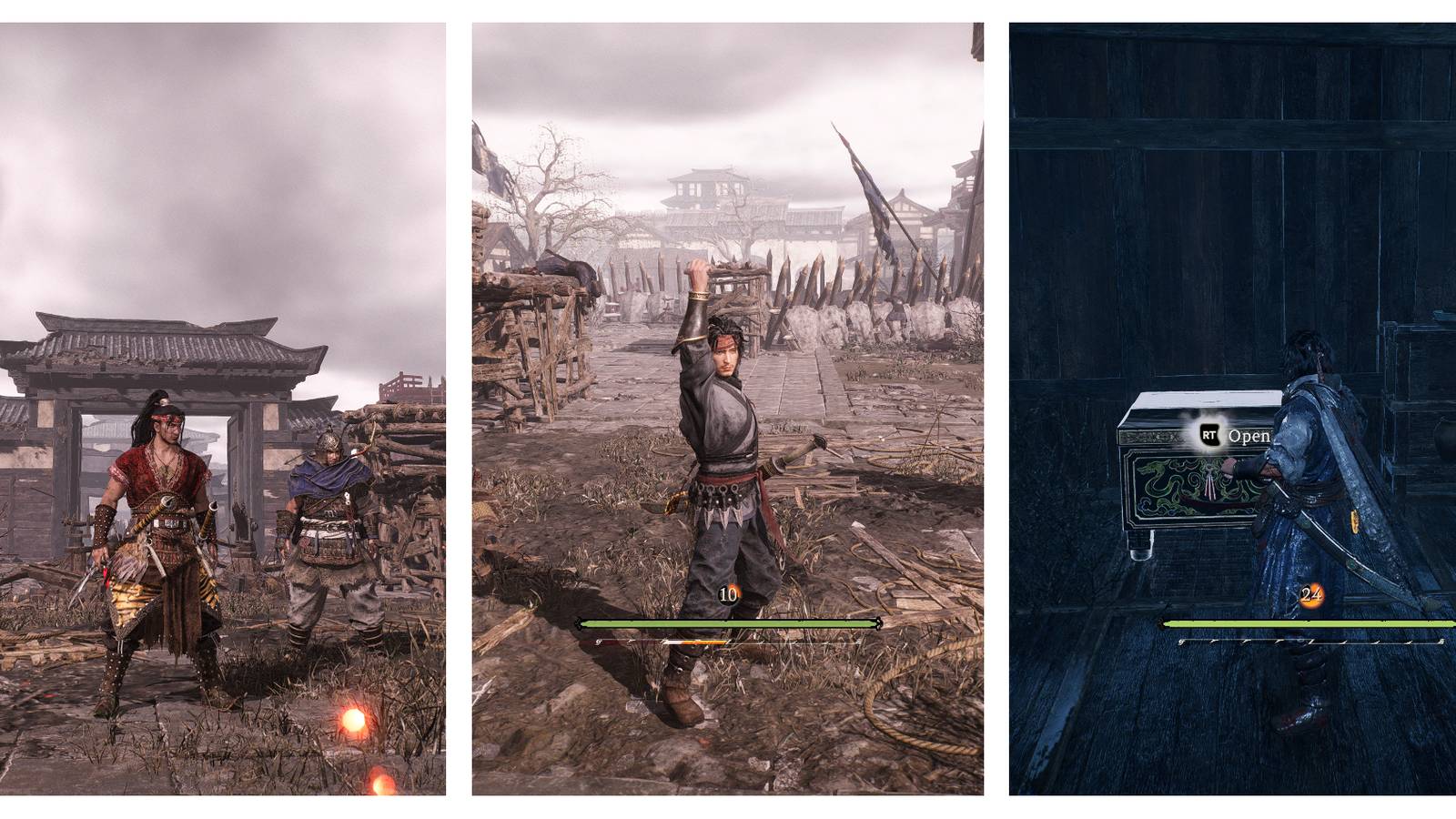1456x819 pixels.
Task: Click the middle character's green health bar
Action: [728, 624]
